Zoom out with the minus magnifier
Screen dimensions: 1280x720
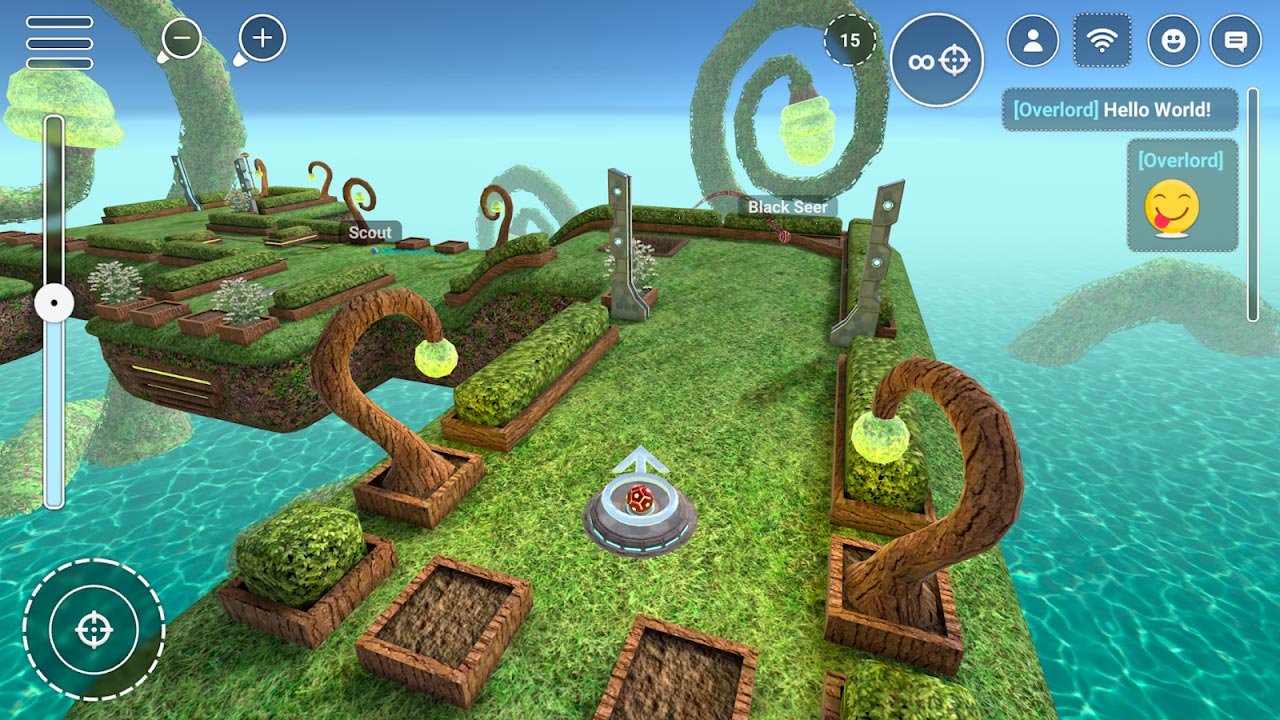click(181, 40)
